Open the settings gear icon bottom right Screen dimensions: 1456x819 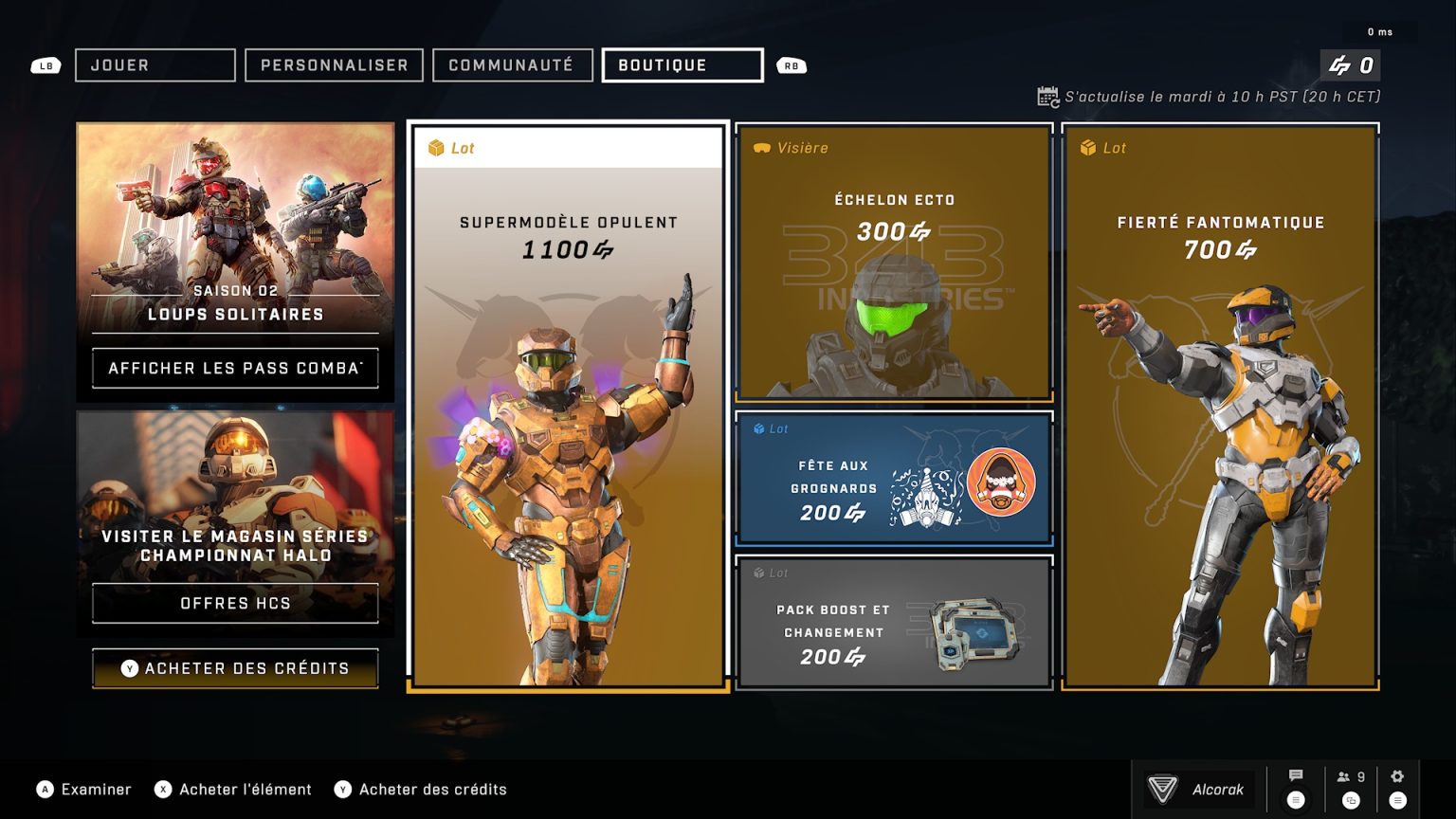tap(1397, 774)
